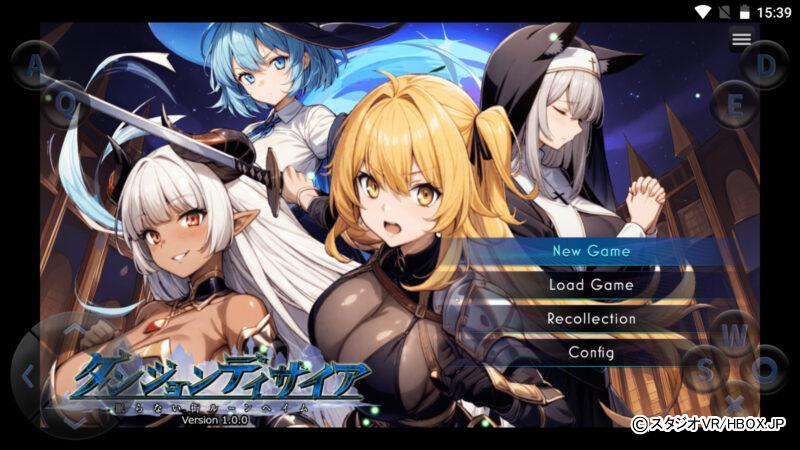This screenshot has width=800, height=450.
Task: Tap the left arrow on the d-pad
Action: point(28,376)
